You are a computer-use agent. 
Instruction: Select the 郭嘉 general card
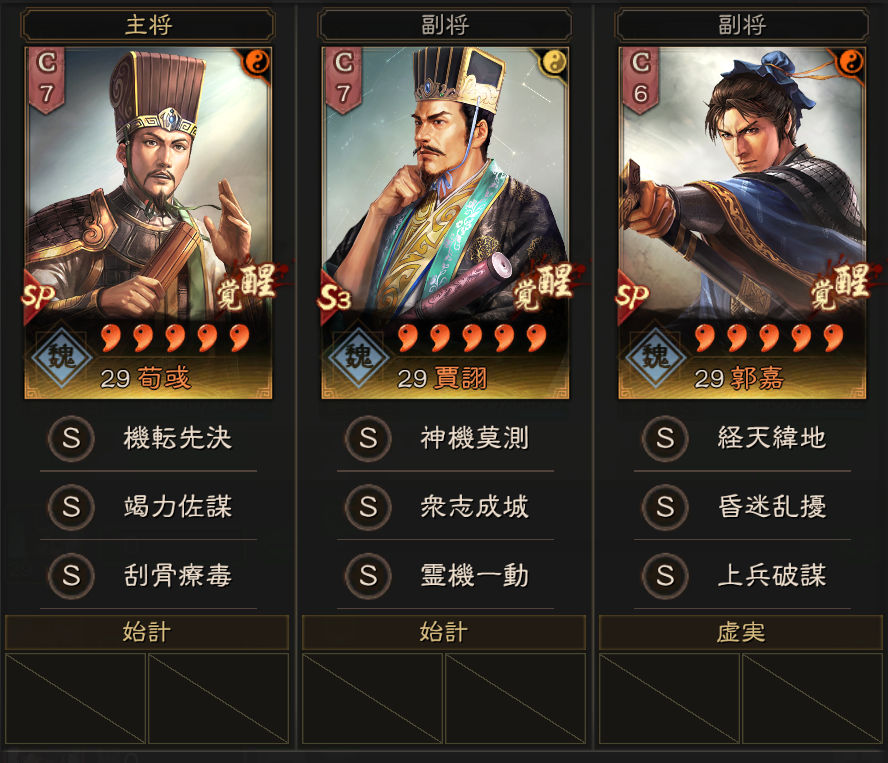pos(742,222)
